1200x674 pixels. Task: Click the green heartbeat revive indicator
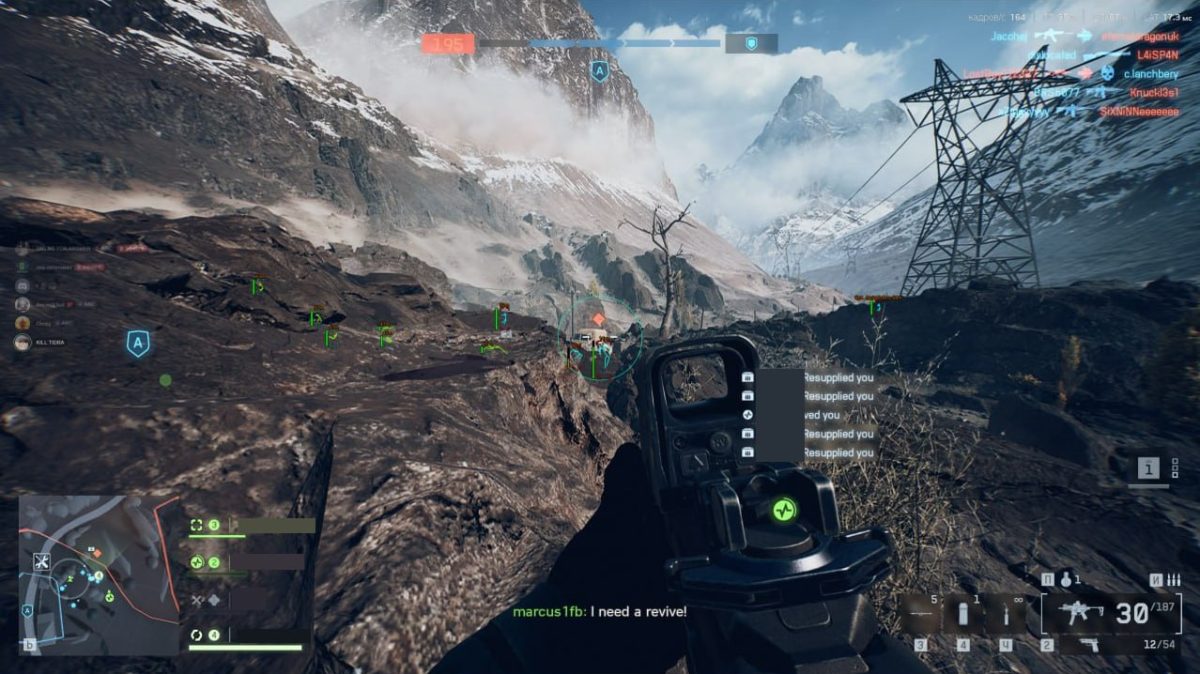coord(784,508)
